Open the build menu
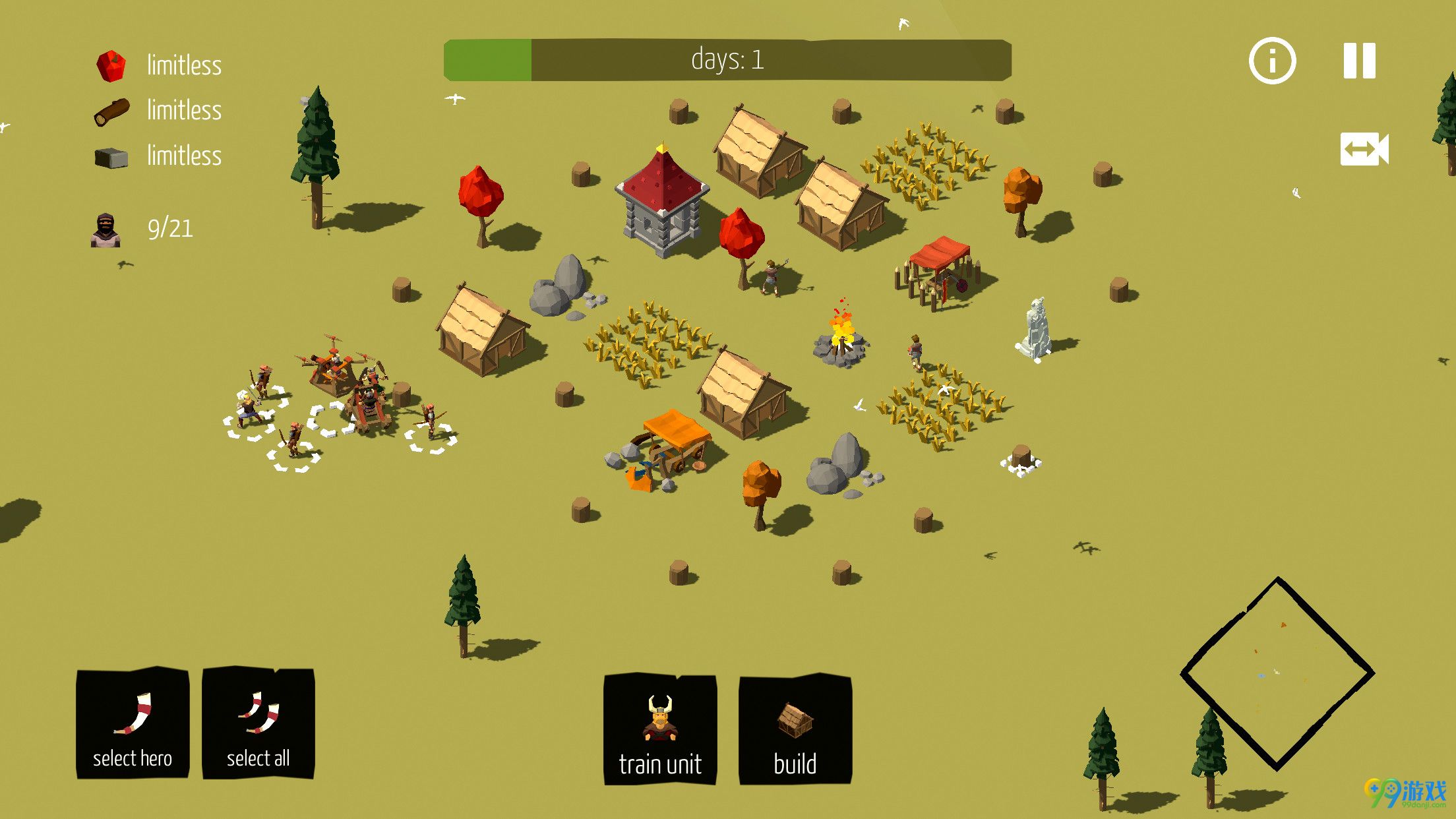Viewport: 1456px width, 819px height. coord(795,729)
